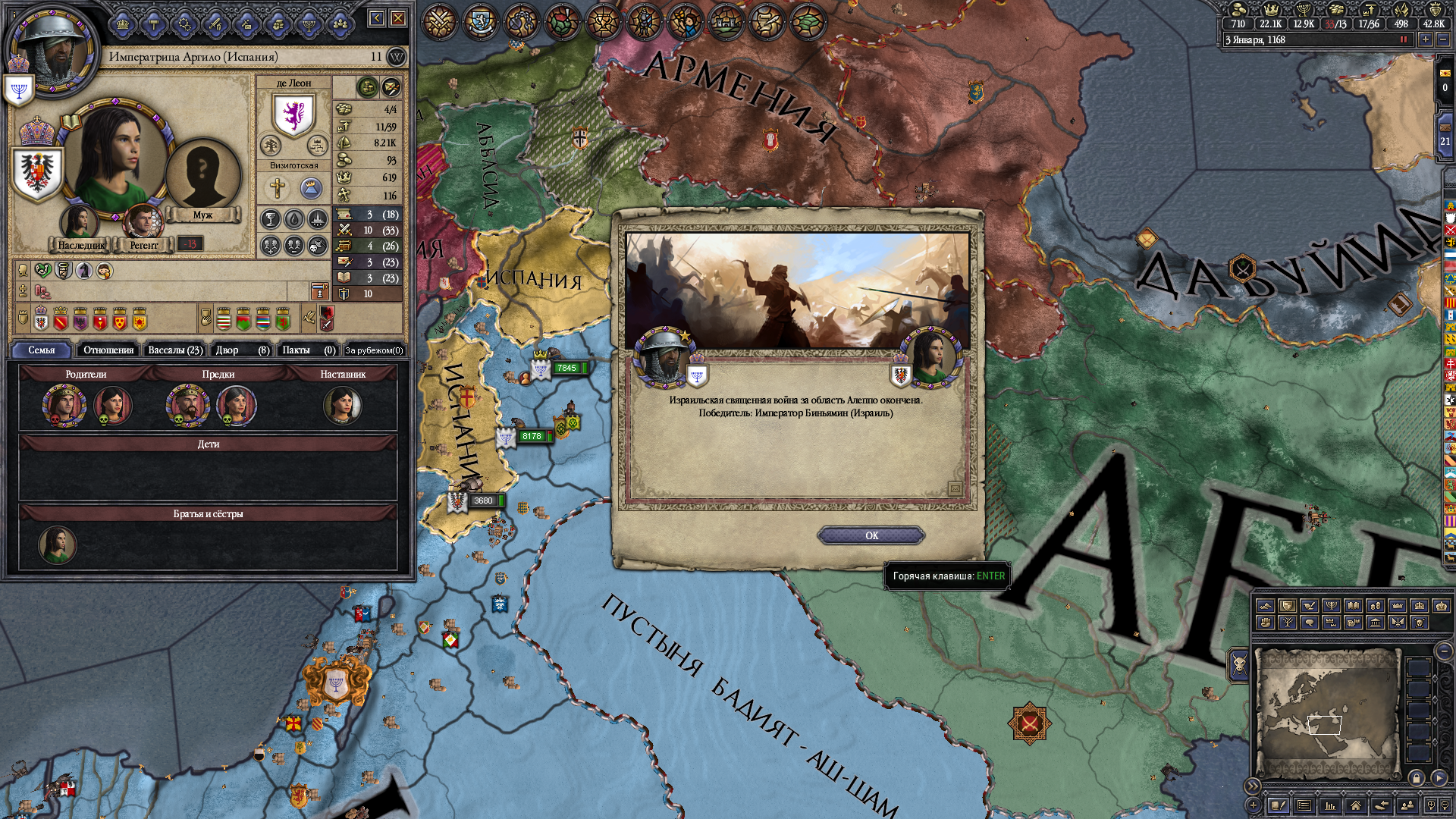Click the sibling portrait under Братья и сёстры
This screenshot has height=819, width=1456.
click(58, 544)
